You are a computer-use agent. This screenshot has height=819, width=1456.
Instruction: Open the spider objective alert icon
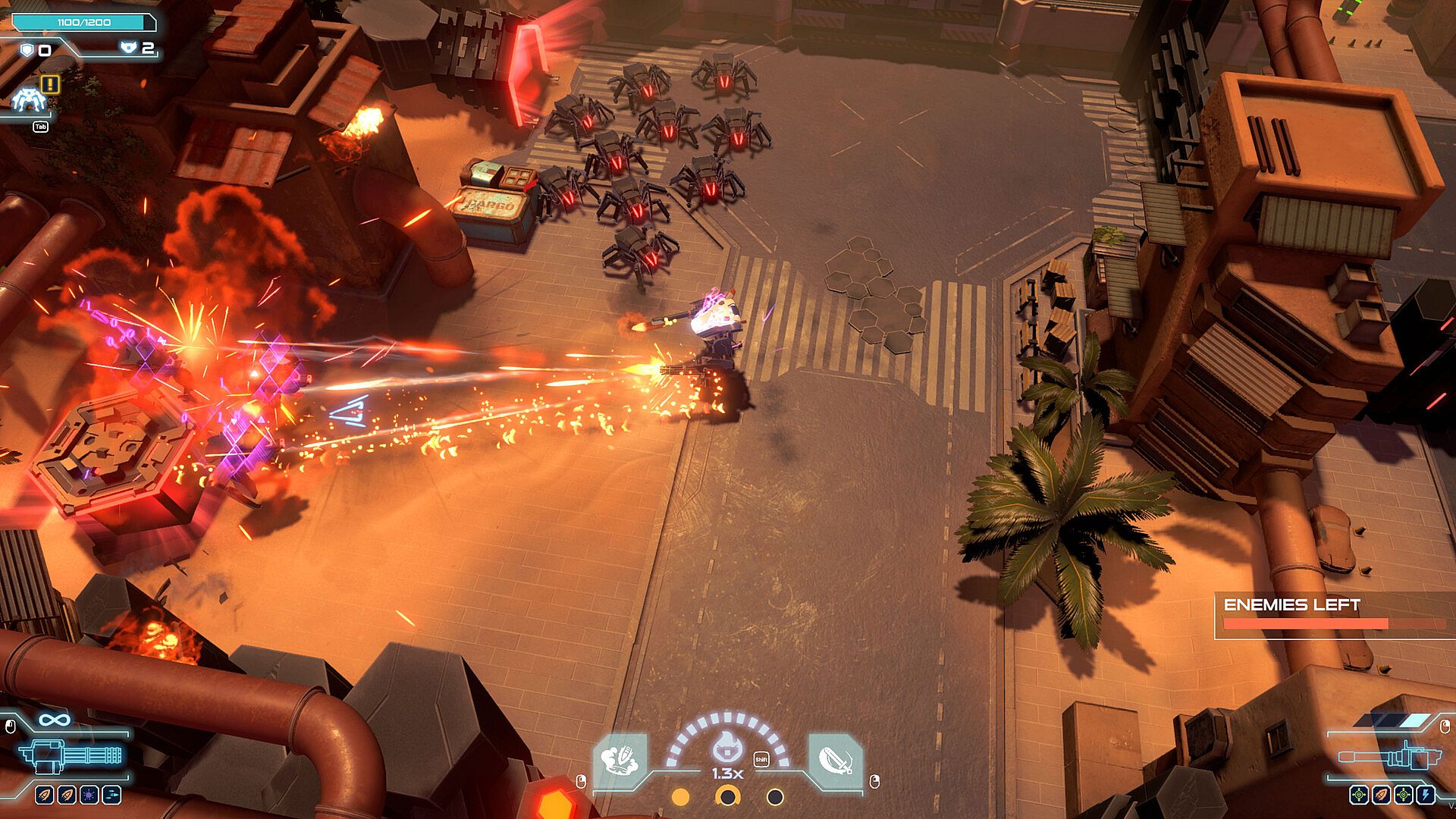(30, 99)
